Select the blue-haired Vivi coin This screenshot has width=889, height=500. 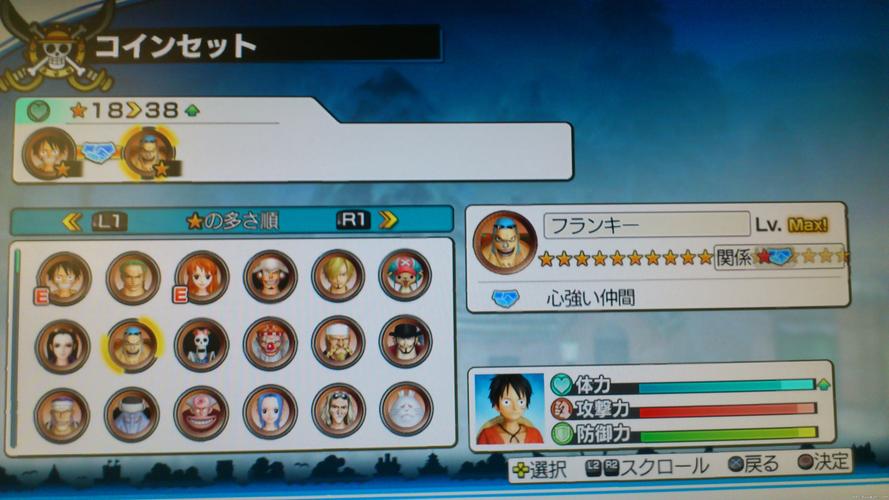point(270,411)
